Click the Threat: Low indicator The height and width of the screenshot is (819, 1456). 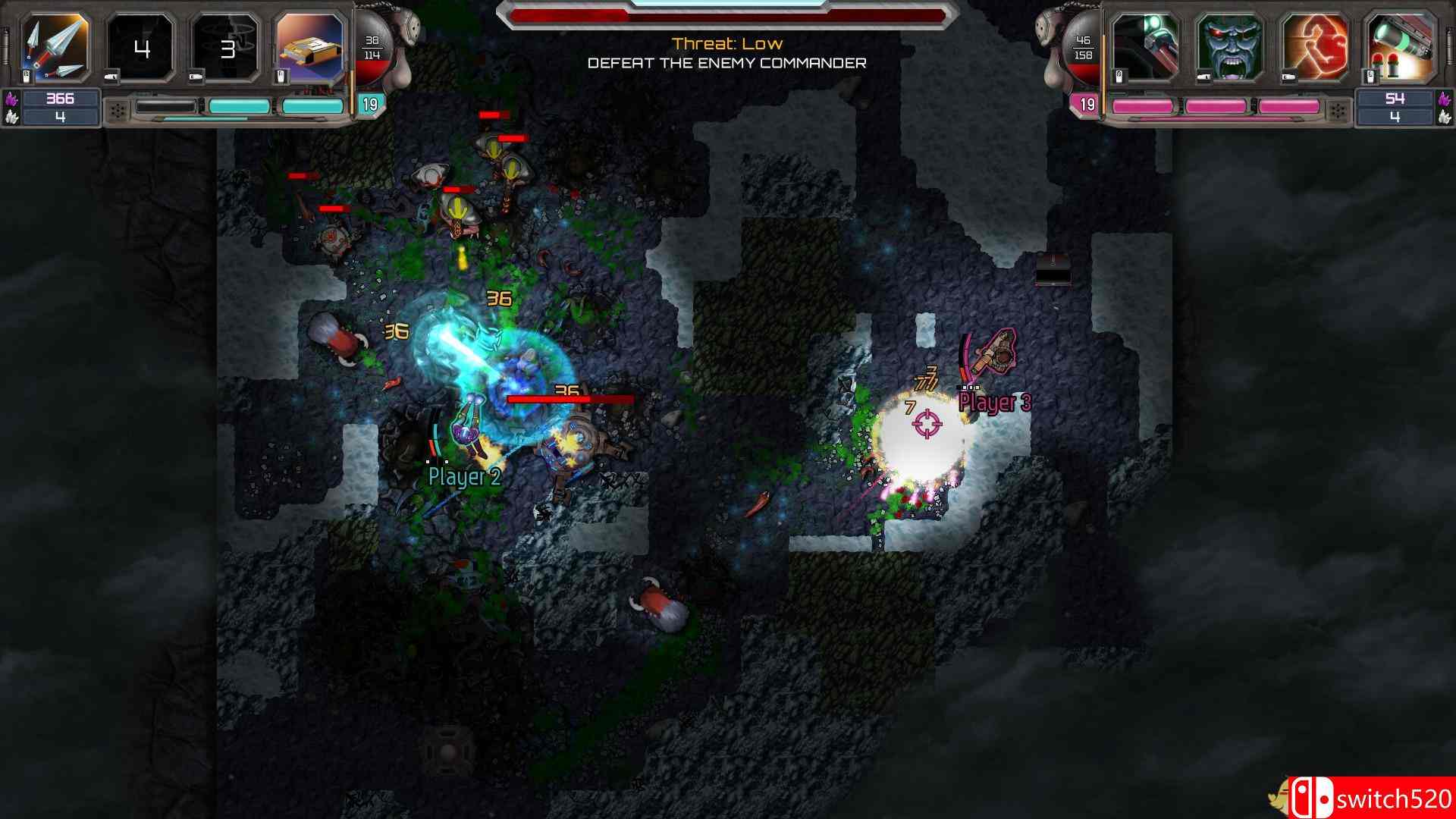[x=727, y=43]
